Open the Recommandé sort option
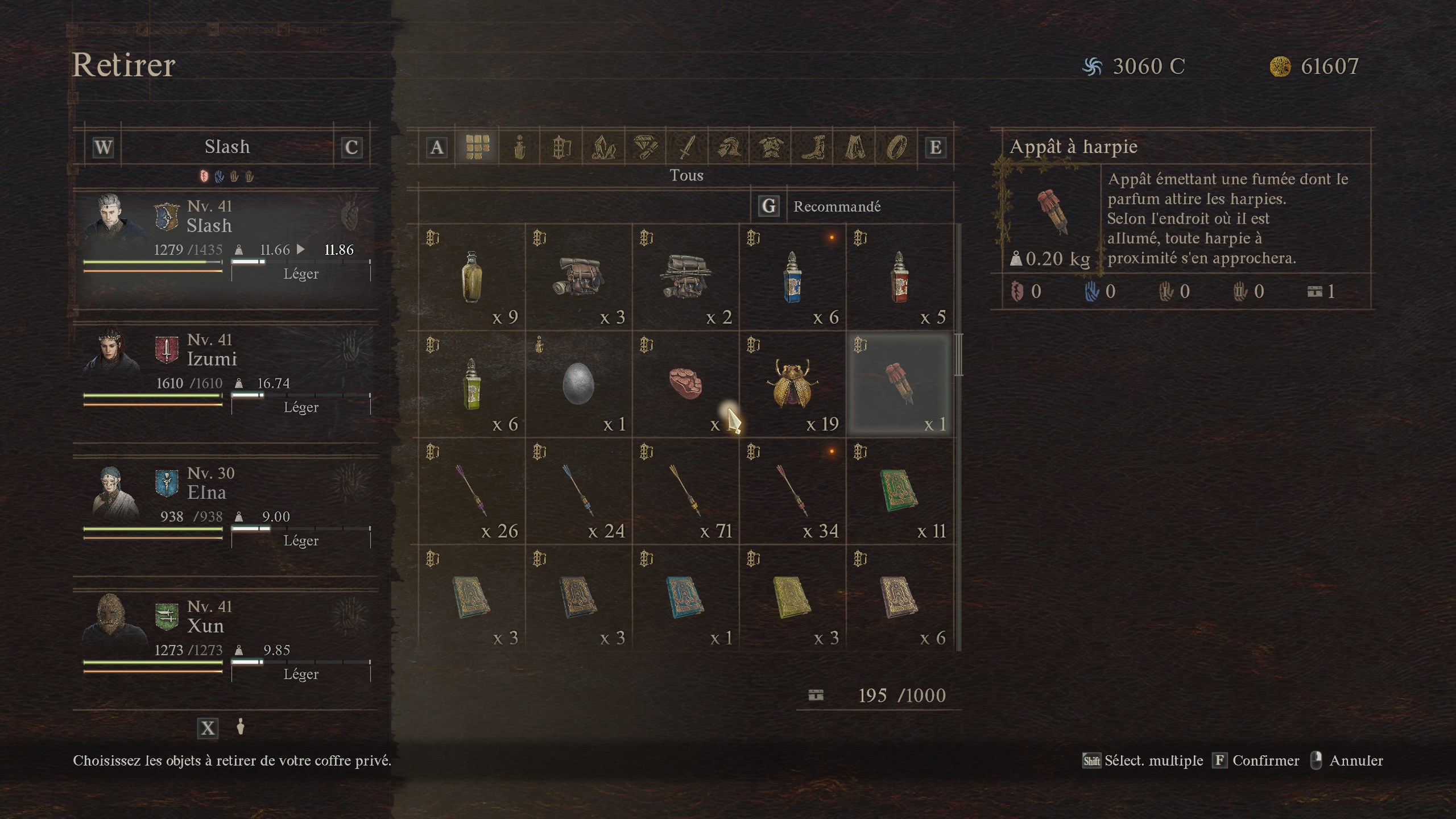1456x819 pixels. pyautogui.click(x=837, y=206)
